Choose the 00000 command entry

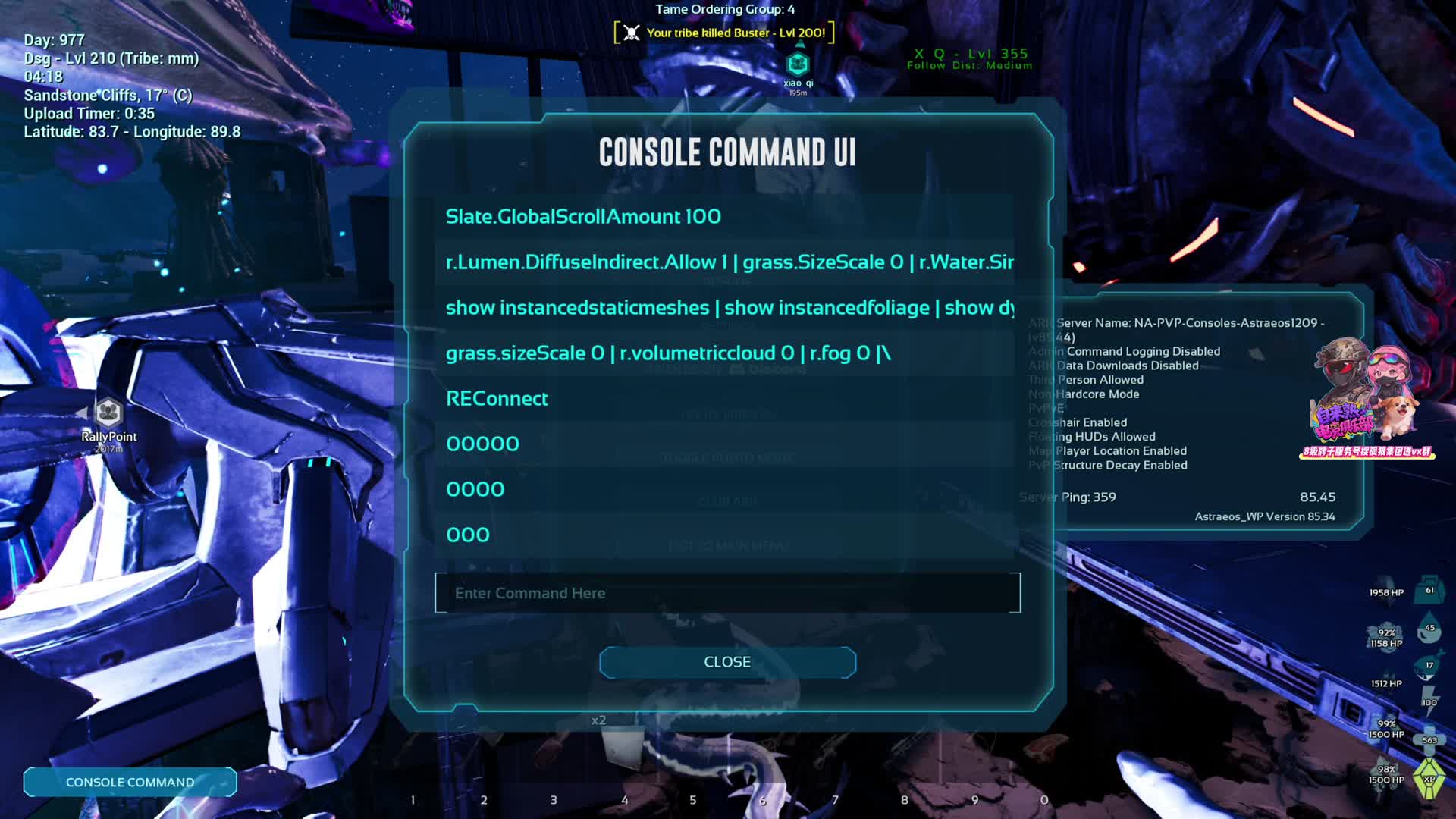point(482,444)
